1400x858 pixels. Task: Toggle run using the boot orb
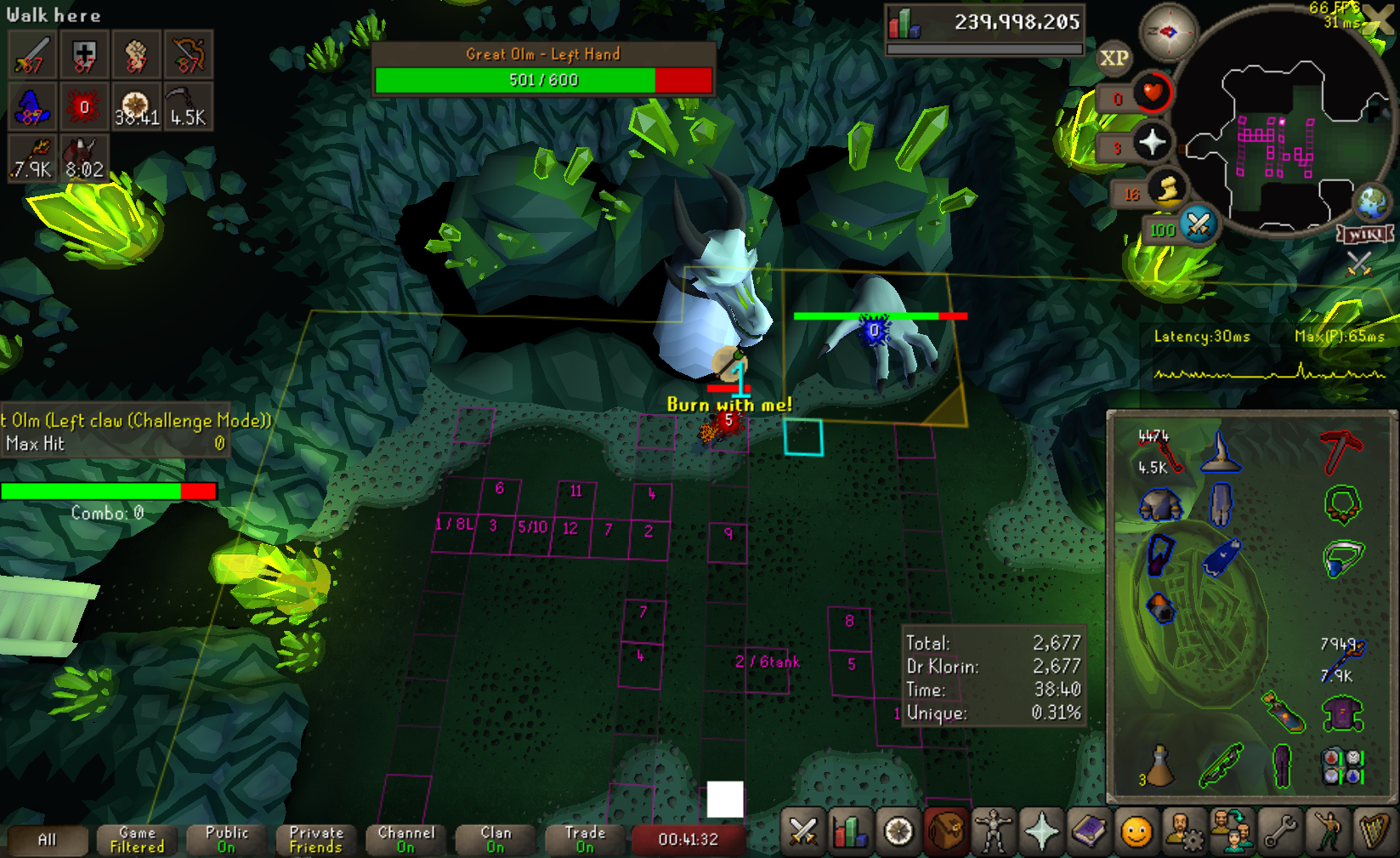pos(1168,189)
